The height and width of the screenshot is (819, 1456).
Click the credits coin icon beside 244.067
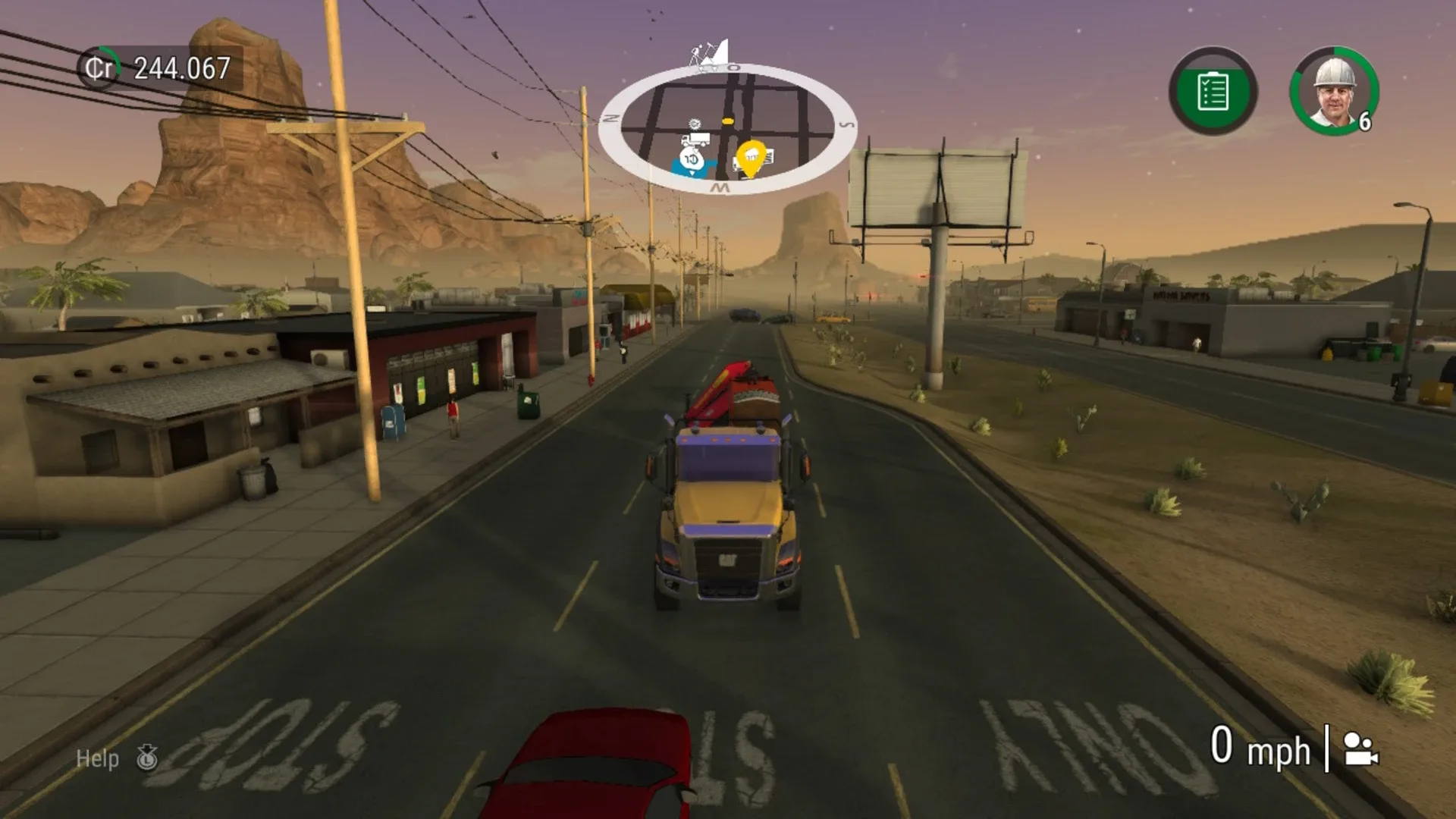99,67
